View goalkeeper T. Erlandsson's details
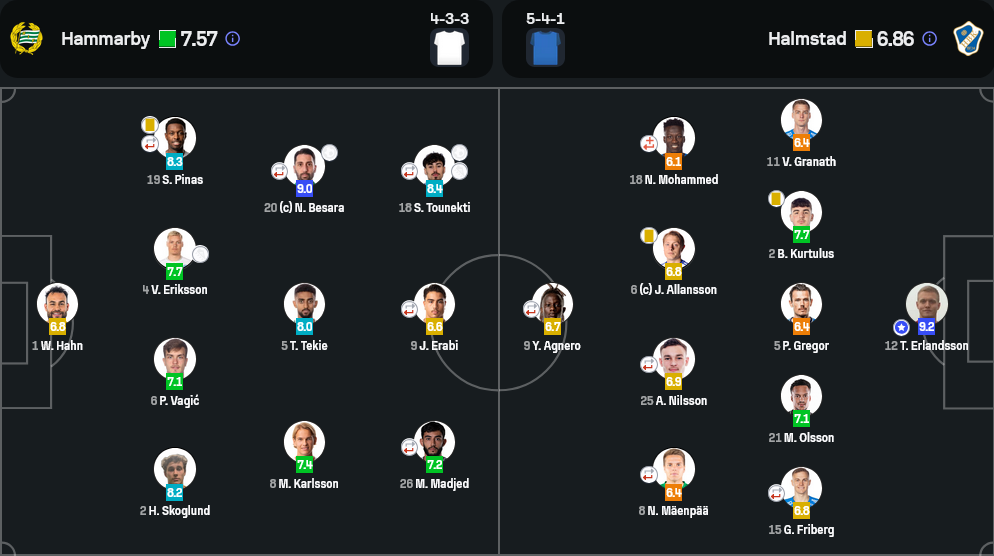Viewport: 994px width, 556px height. [926, 304]
